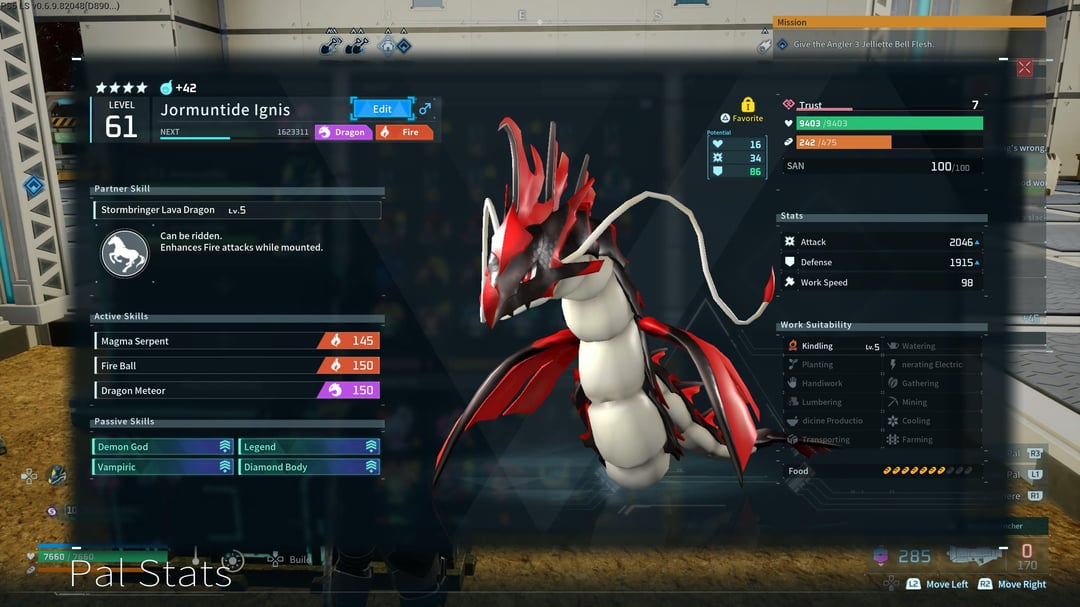This screenshot has width=1080, height=607.
Task: Edit the name Jormuntide Ignis
Action: pos(382,109)
